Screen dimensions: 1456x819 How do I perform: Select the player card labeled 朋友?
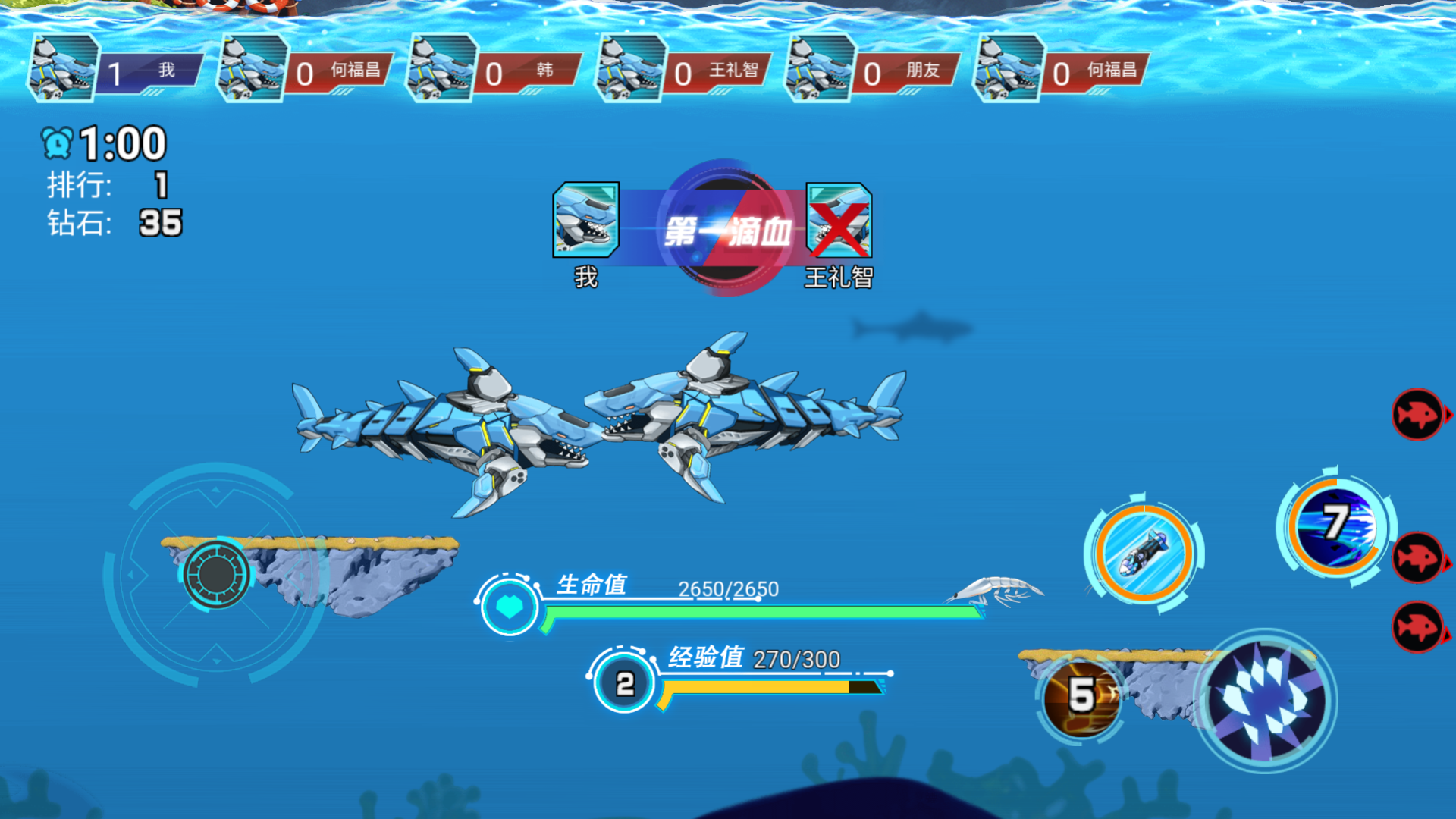click(x=873, y=70)
